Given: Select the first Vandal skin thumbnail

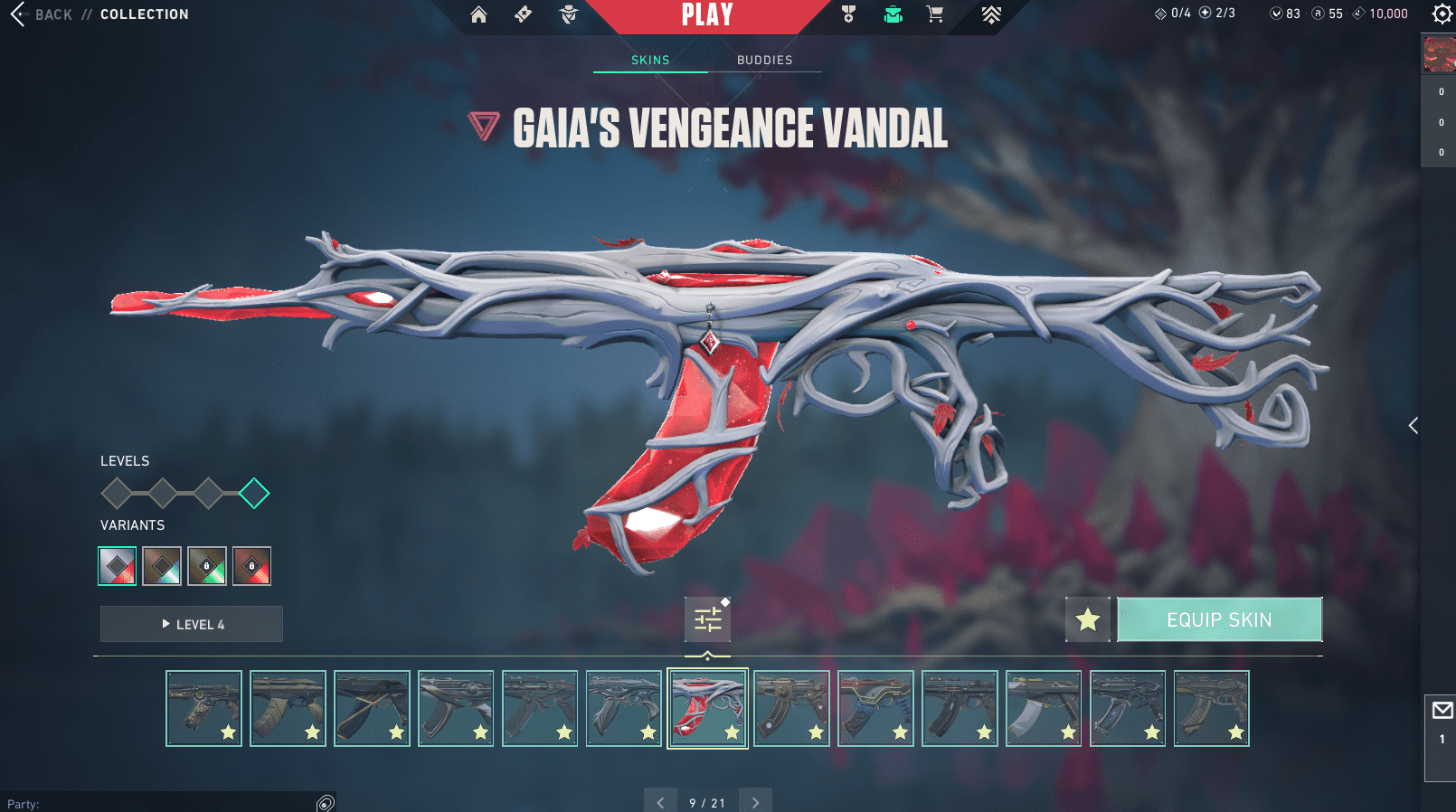Looking at the screenshot, I should point(203,708).
